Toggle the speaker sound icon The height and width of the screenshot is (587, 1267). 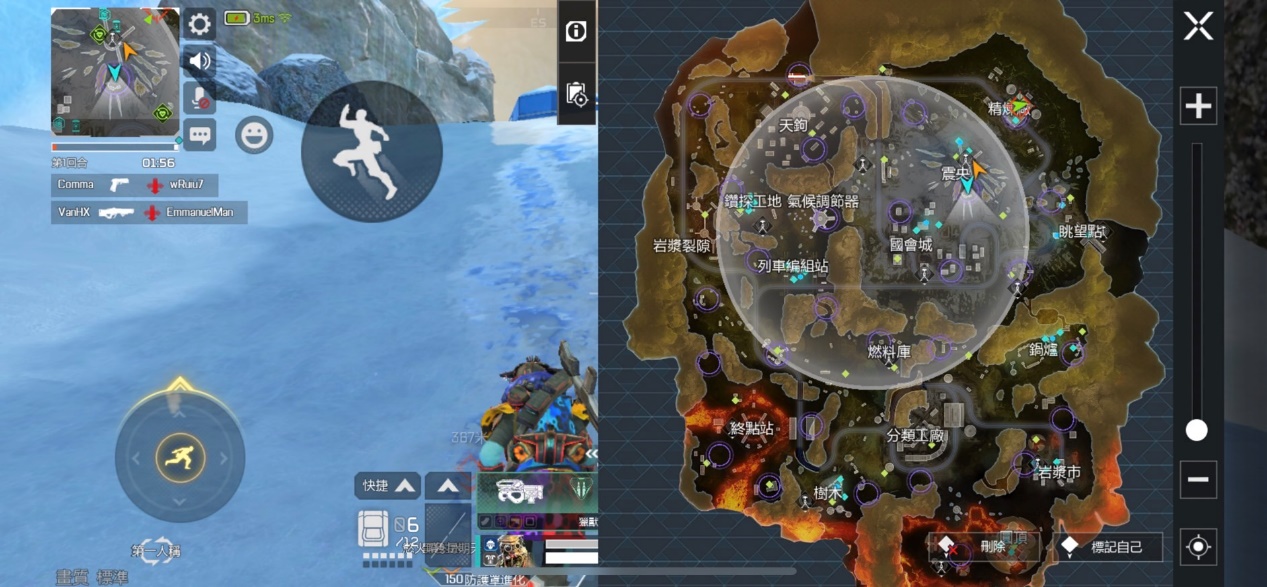(x=200, y=61)
